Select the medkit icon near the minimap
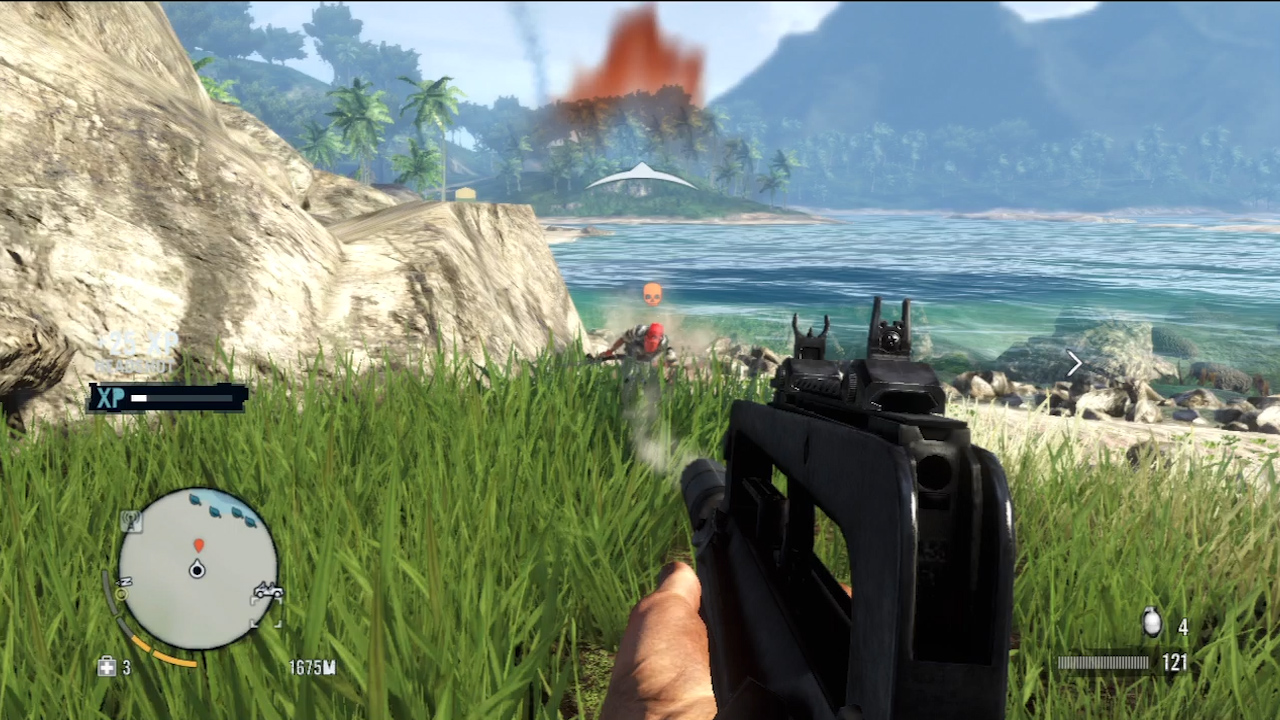 pos(108,664)
